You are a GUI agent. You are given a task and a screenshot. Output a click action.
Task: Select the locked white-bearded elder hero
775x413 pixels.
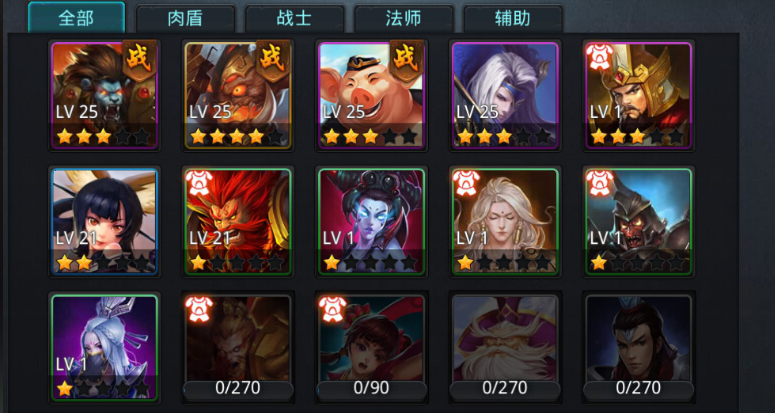click(504, 346)
